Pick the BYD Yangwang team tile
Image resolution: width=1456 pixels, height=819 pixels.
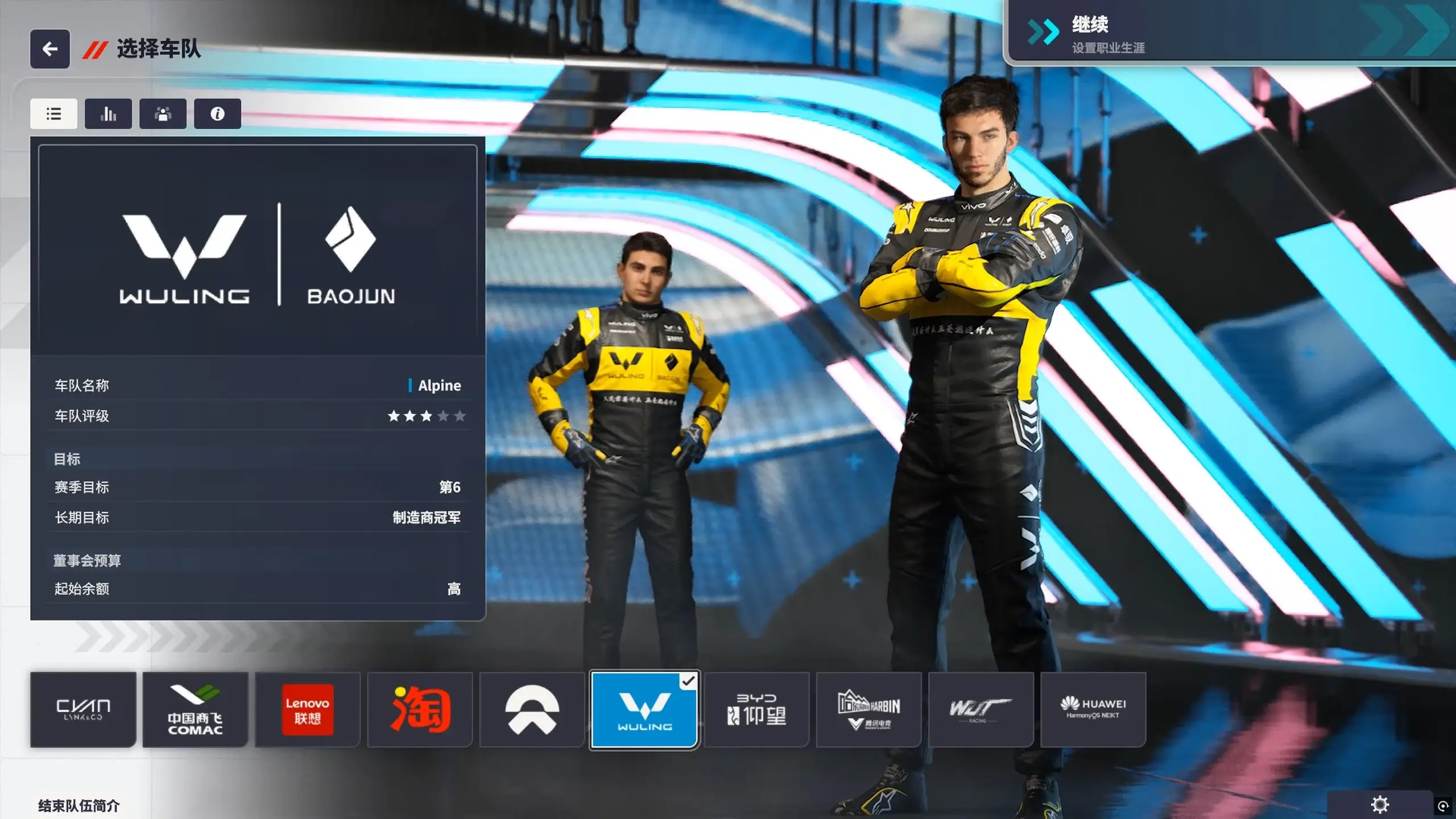click(x=756, y=709)
